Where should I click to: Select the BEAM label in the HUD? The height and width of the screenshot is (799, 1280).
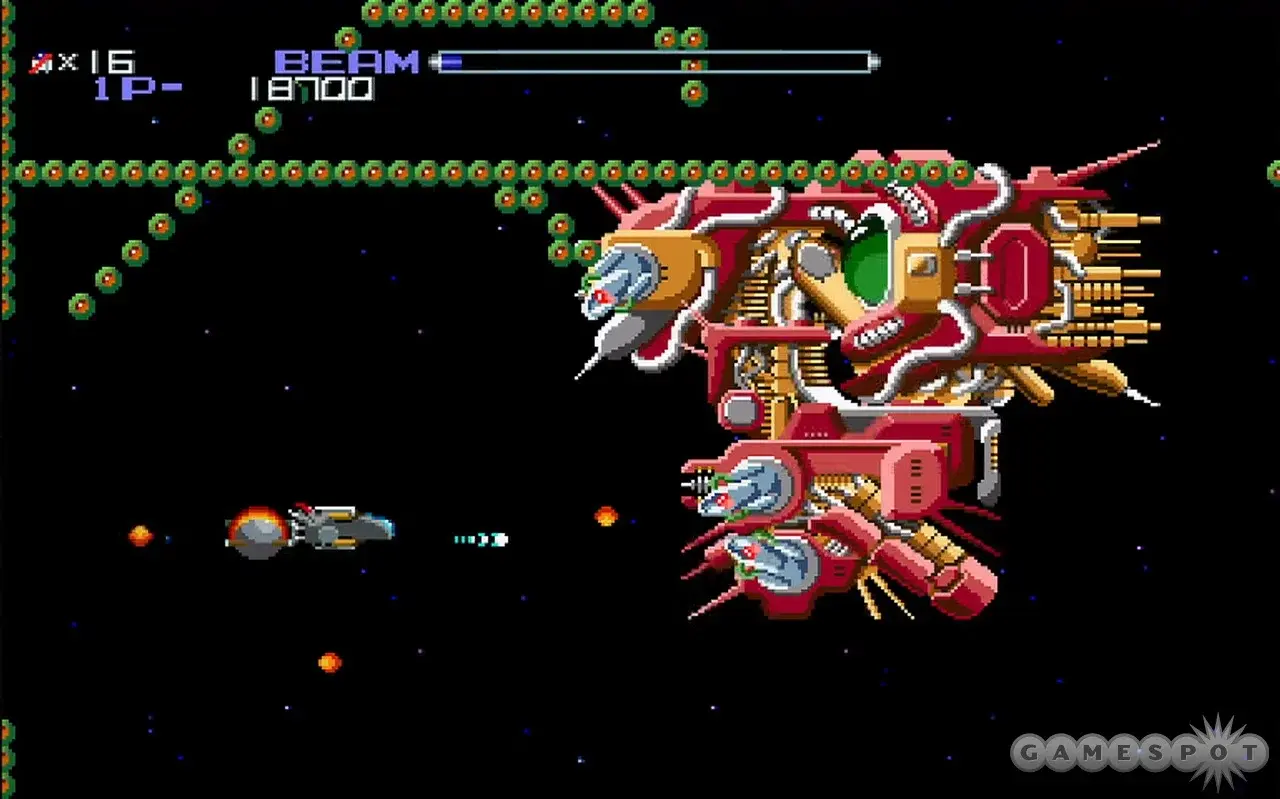[x=345, y=60]
